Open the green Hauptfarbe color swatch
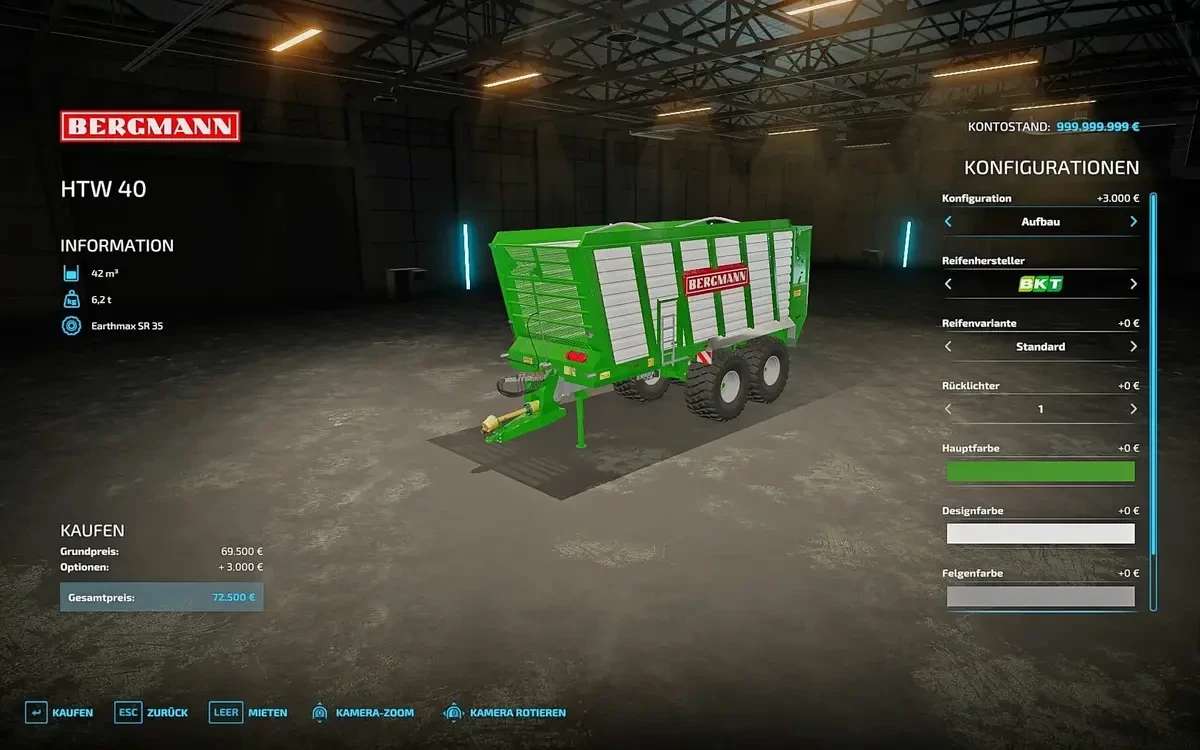Screen dimensions: 1200x750 click(1040, 472)
